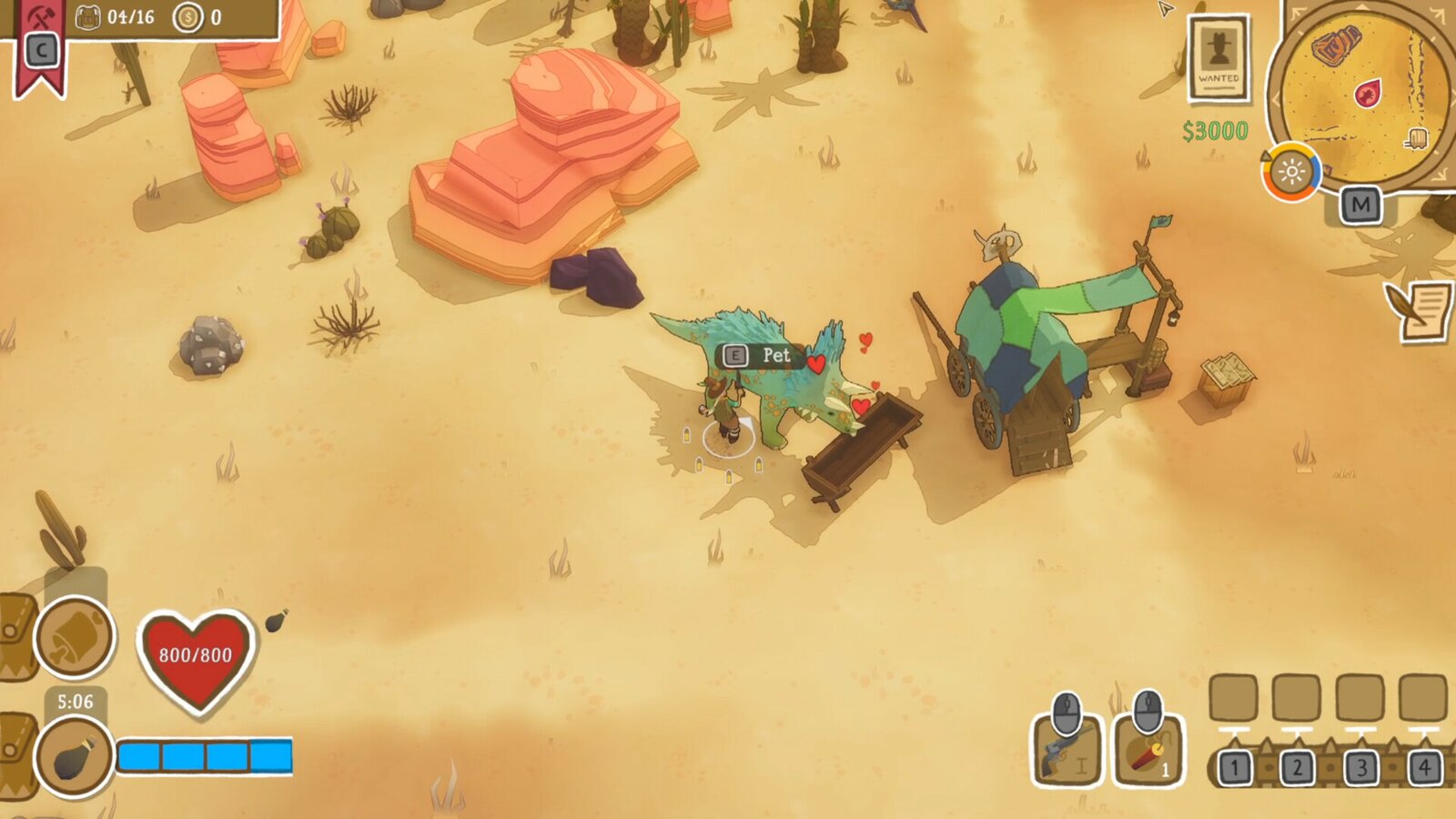Click the heart showing 800/800 health
1456x819 pixels.
[197, 657]
